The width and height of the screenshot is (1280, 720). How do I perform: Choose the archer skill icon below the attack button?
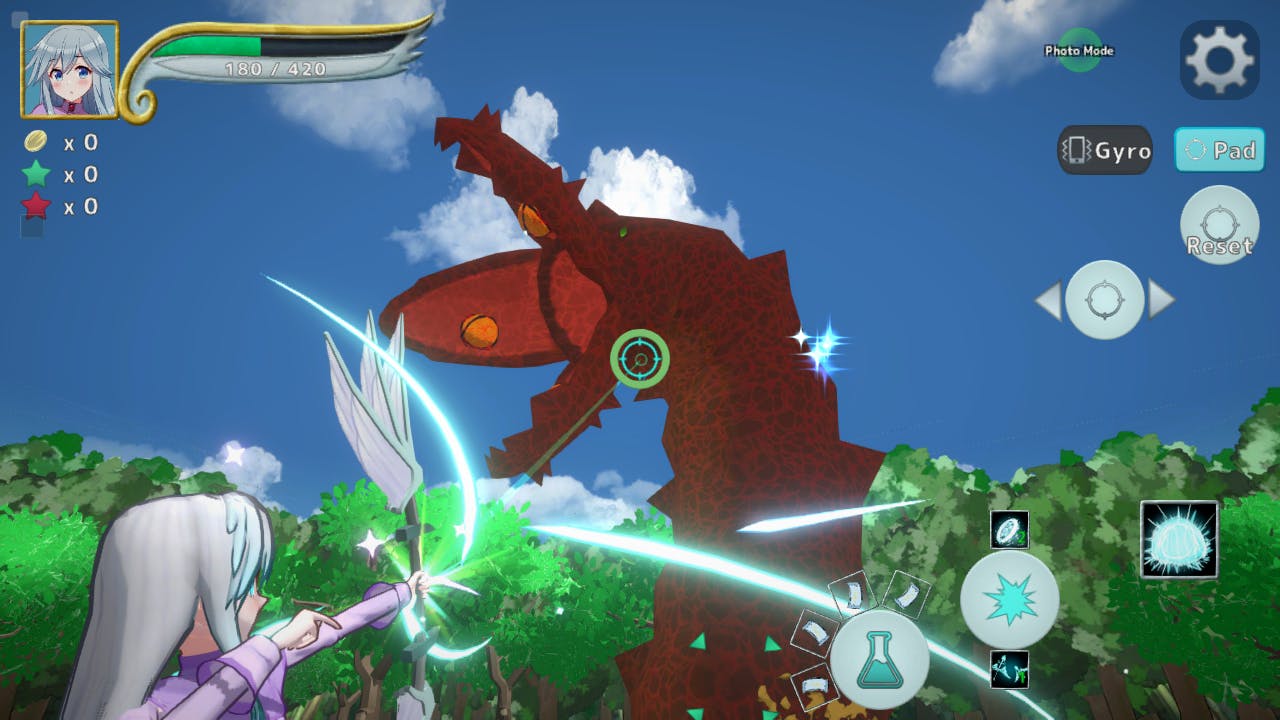tap(1009, 669)
